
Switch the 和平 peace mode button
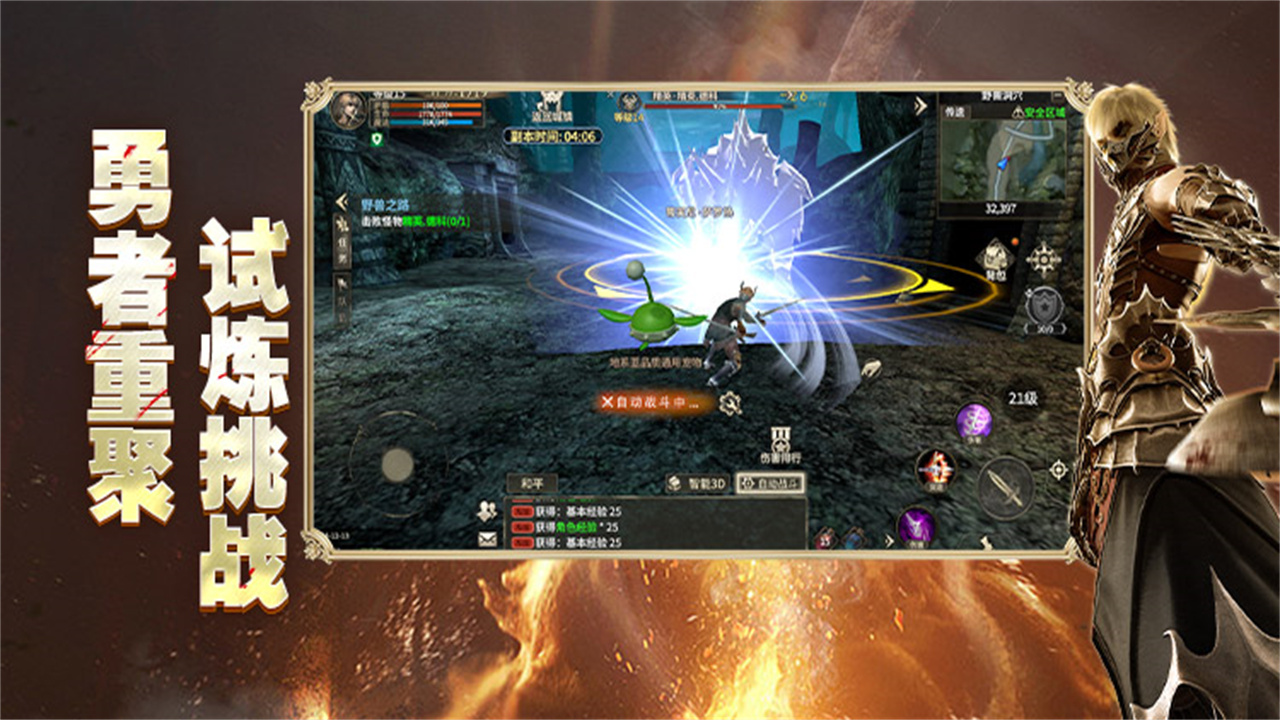pos(532,483)
